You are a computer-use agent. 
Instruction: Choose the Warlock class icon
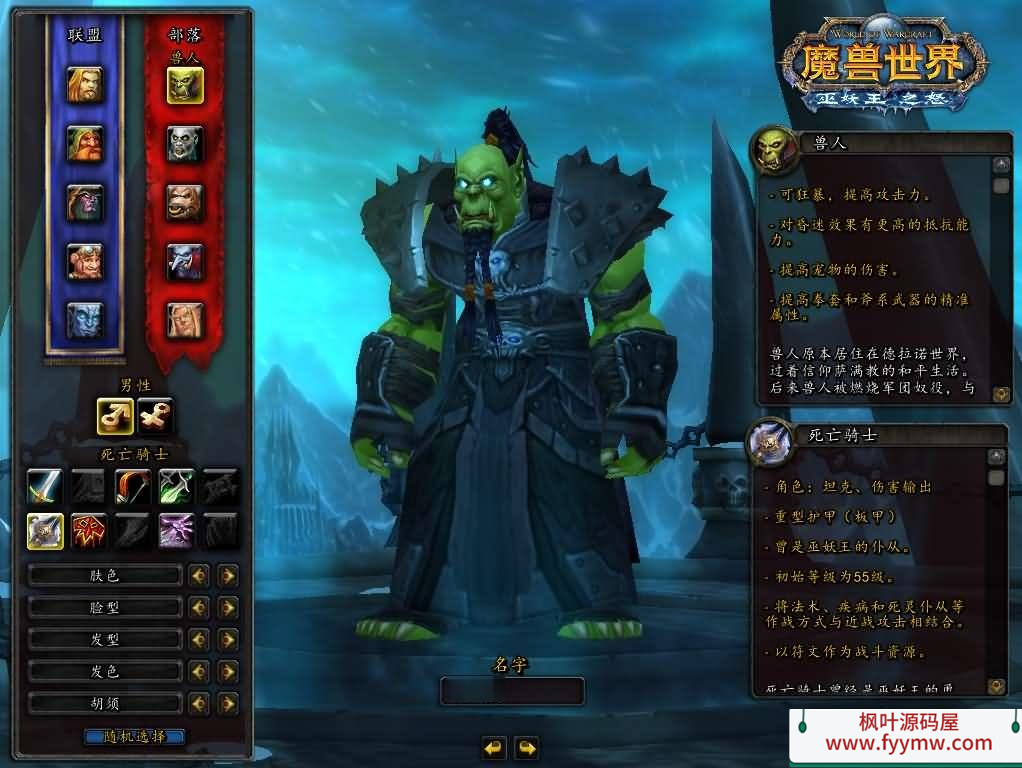click(x=177, y=531)
